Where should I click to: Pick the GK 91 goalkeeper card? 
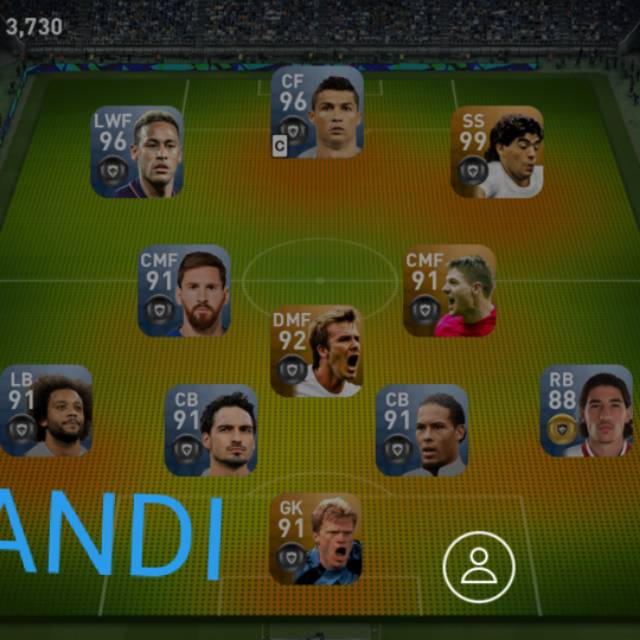click(316, 538)
